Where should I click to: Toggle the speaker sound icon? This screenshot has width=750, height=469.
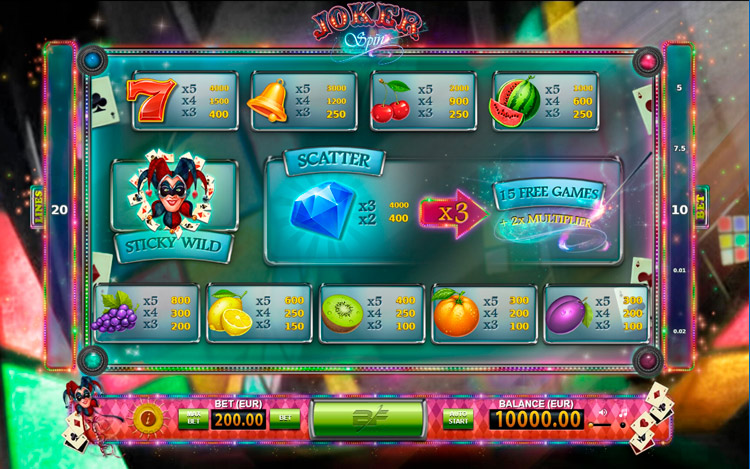pyautogui.click(x=602, y=411)
